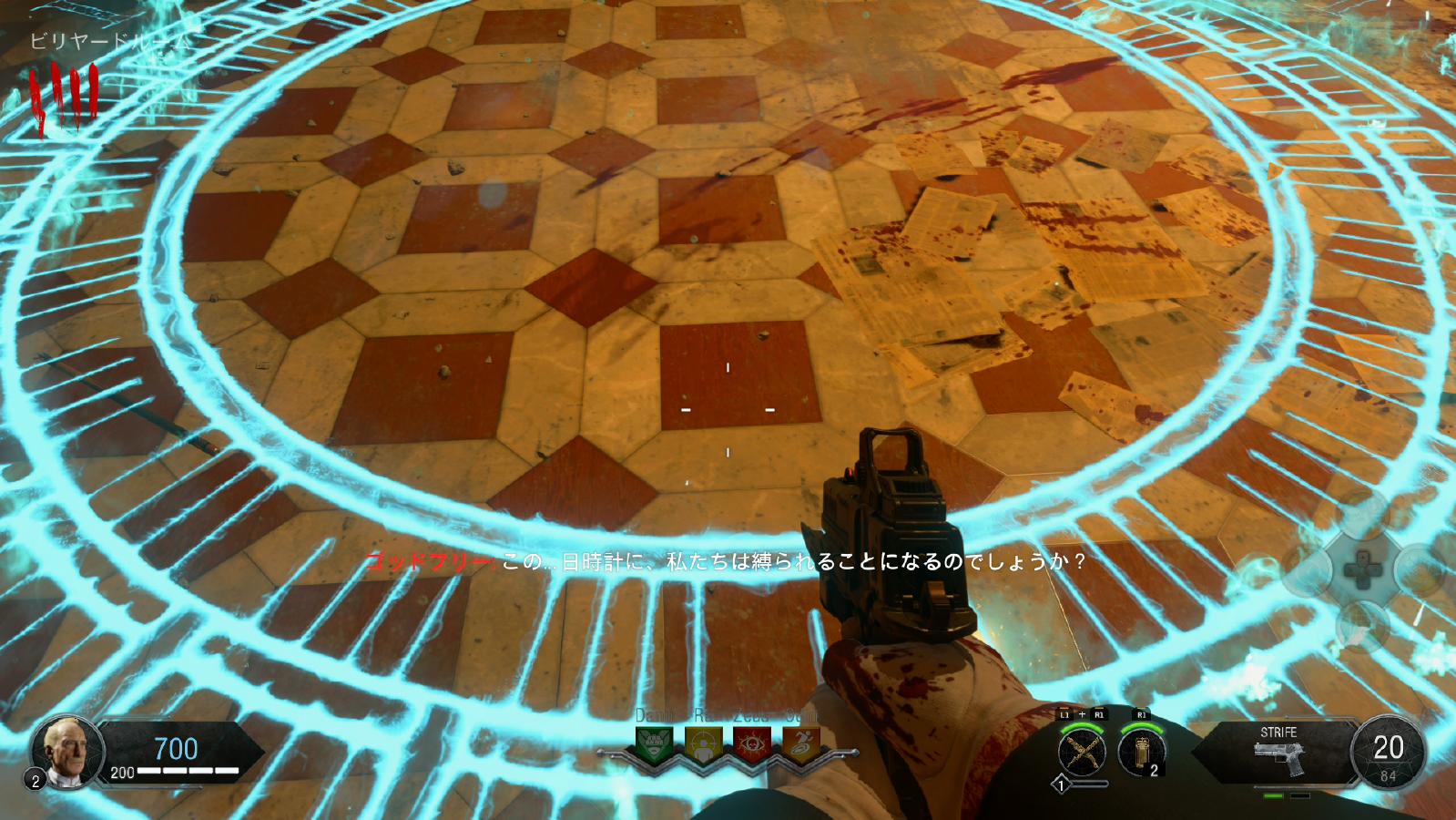The height and width of the screenshot is (820, 1456).
Task: Select the red skull-eye perk icon
Action: pyautogui.click(x=752, y=745)
